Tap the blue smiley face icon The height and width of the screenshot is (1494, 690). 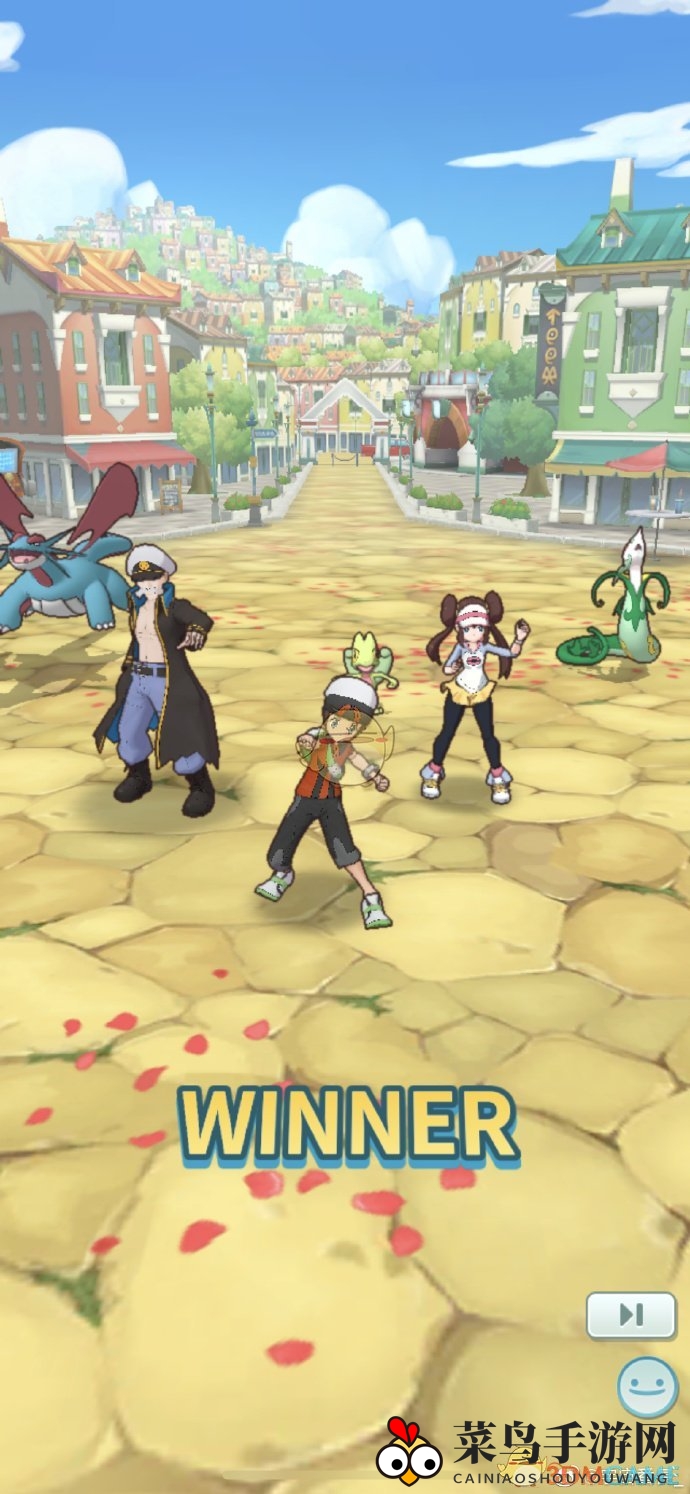(x=647, y=1387)
